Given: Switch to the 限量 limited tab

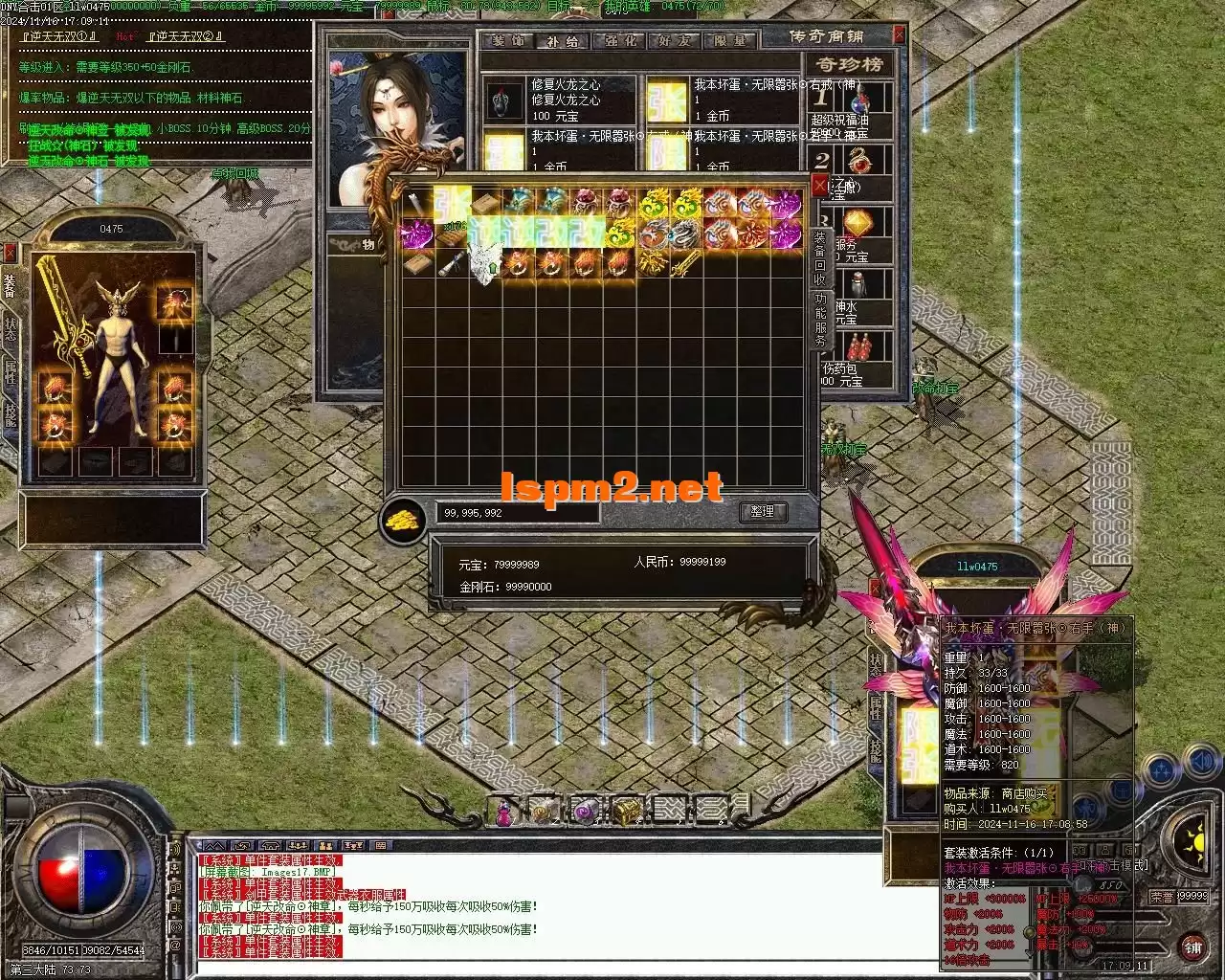Looking at the screenshot, I should click(729, 40).
